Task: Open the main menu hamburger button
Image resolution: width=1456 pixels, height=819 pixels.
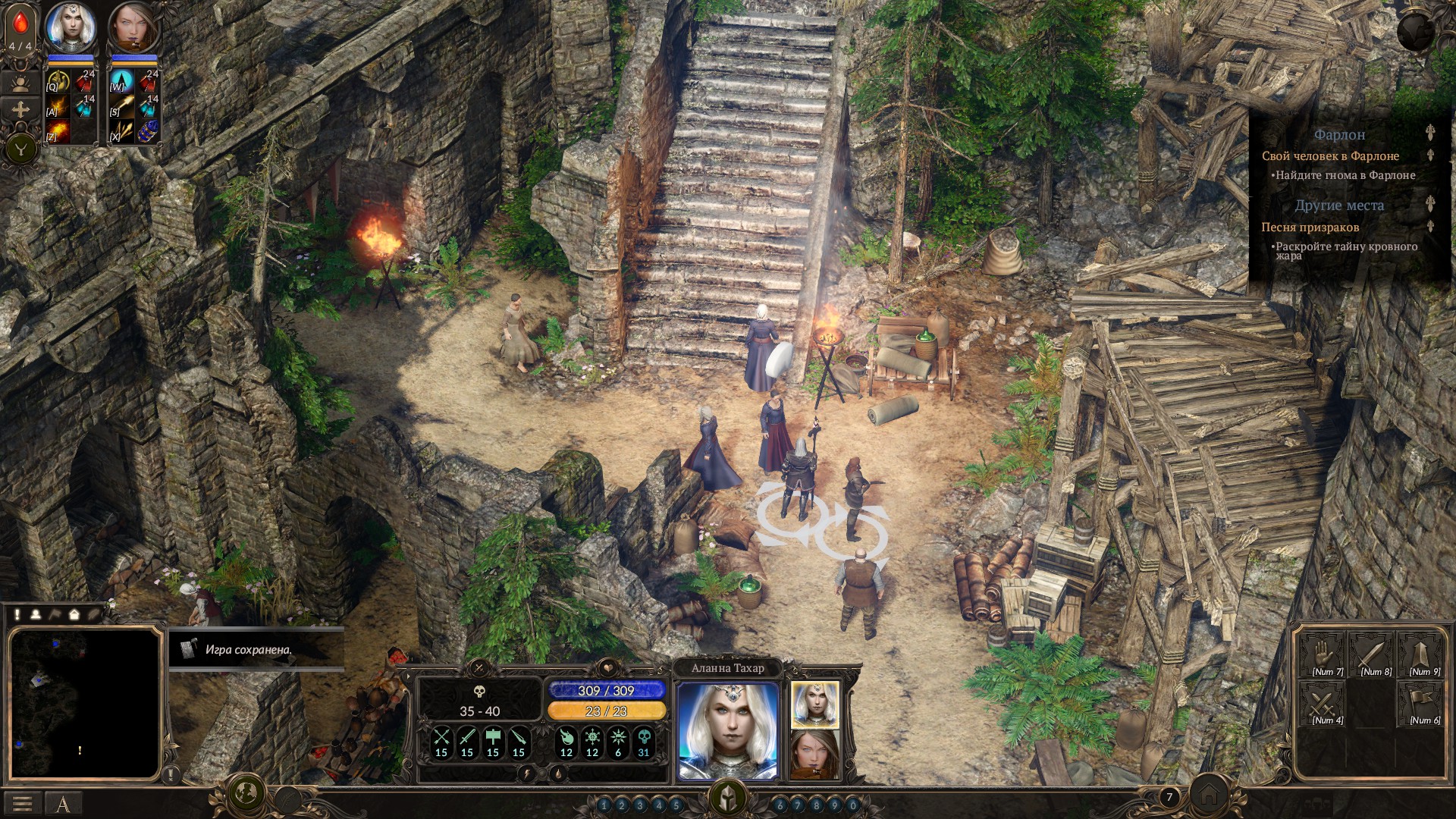Action: click(x=22, y=804)
